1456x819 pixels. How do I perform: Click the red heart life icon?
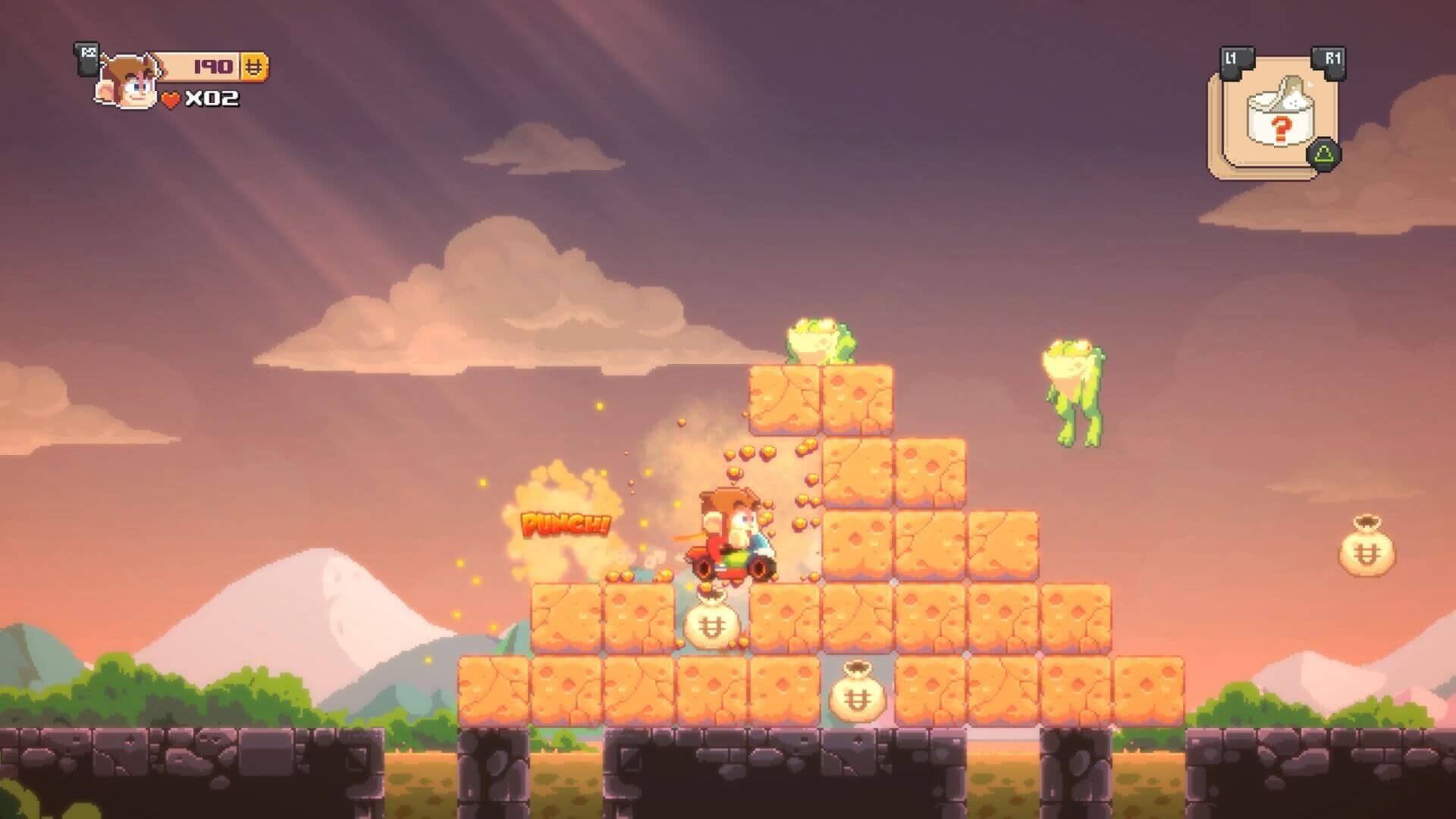[x=171, y=97]
